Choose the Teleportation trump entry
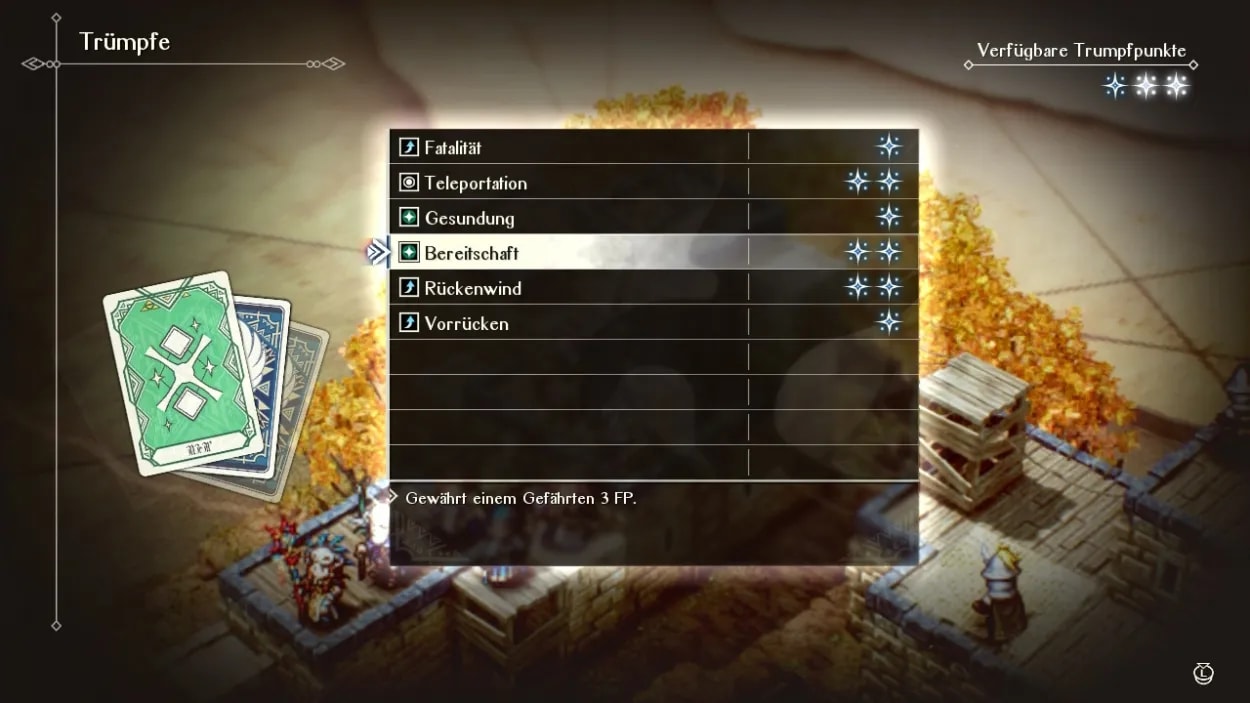1250x703 pixels. pyautogui.click(x=475, y=183)
